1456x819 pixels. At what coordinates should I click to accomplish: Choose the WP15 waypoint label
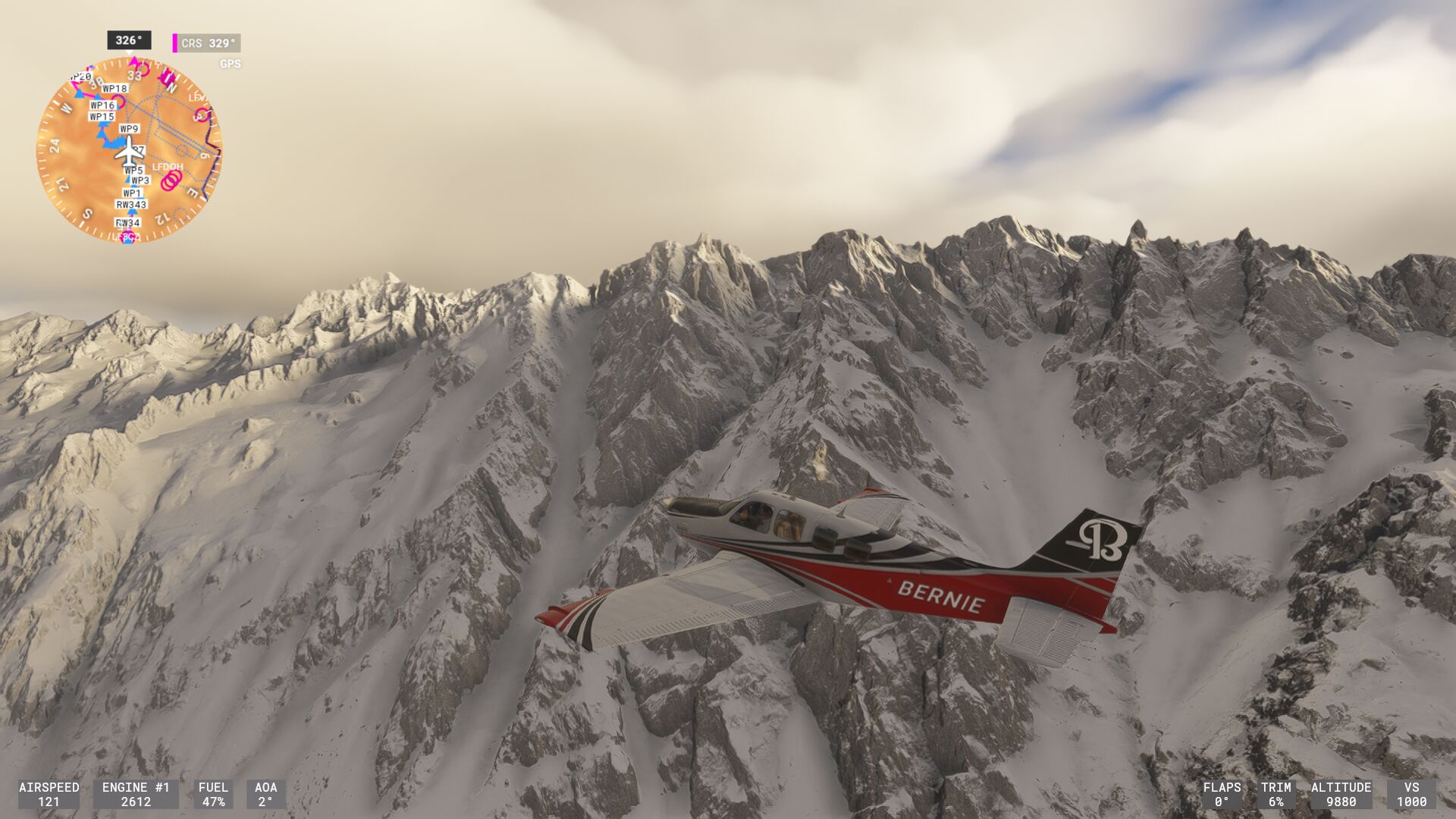(102, 117)
